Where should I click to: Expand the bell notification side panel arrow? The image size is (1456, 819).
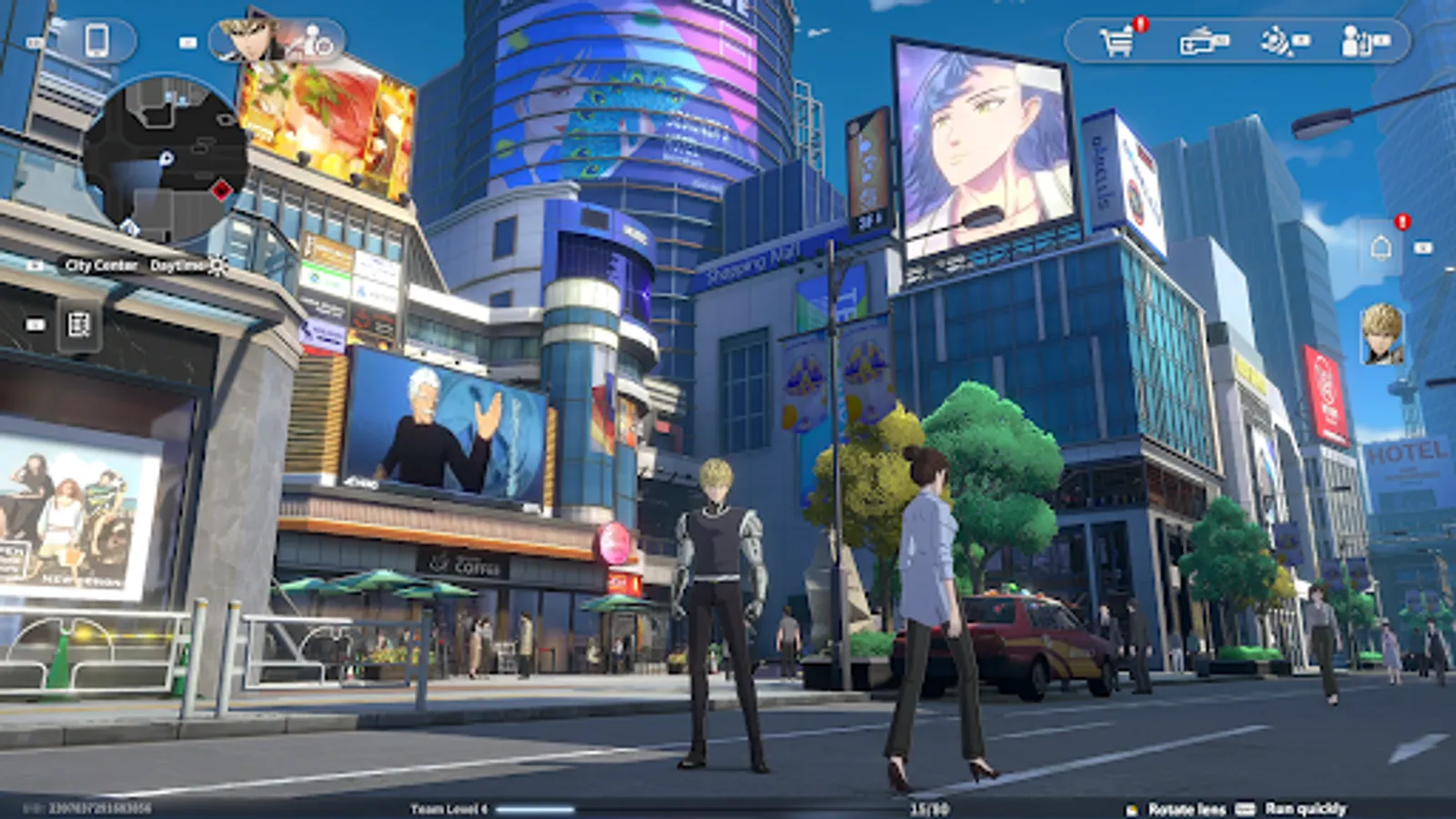pos(1422,248)
